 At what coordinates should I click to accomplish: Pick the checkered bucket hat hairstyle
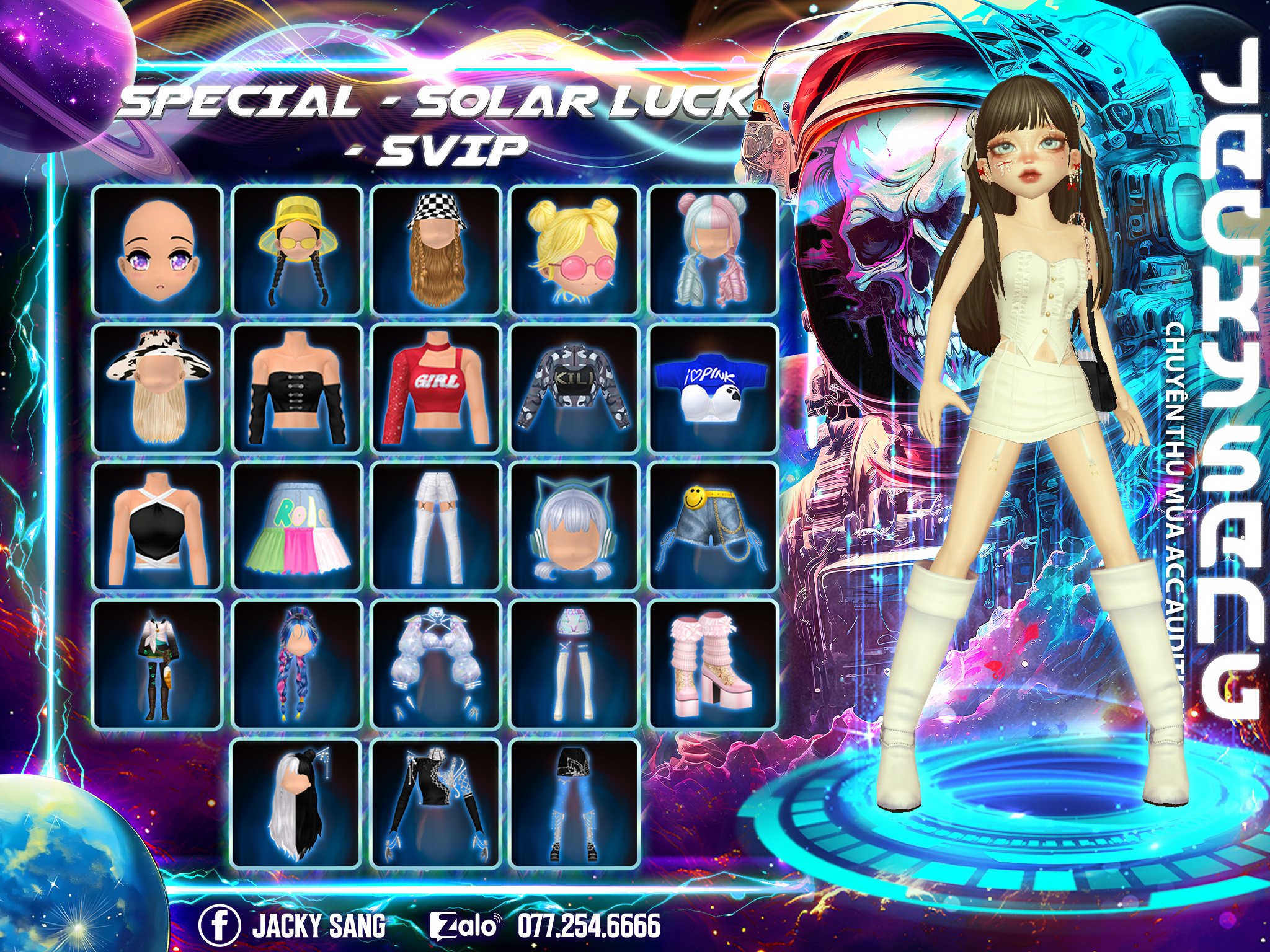(436, 250)
